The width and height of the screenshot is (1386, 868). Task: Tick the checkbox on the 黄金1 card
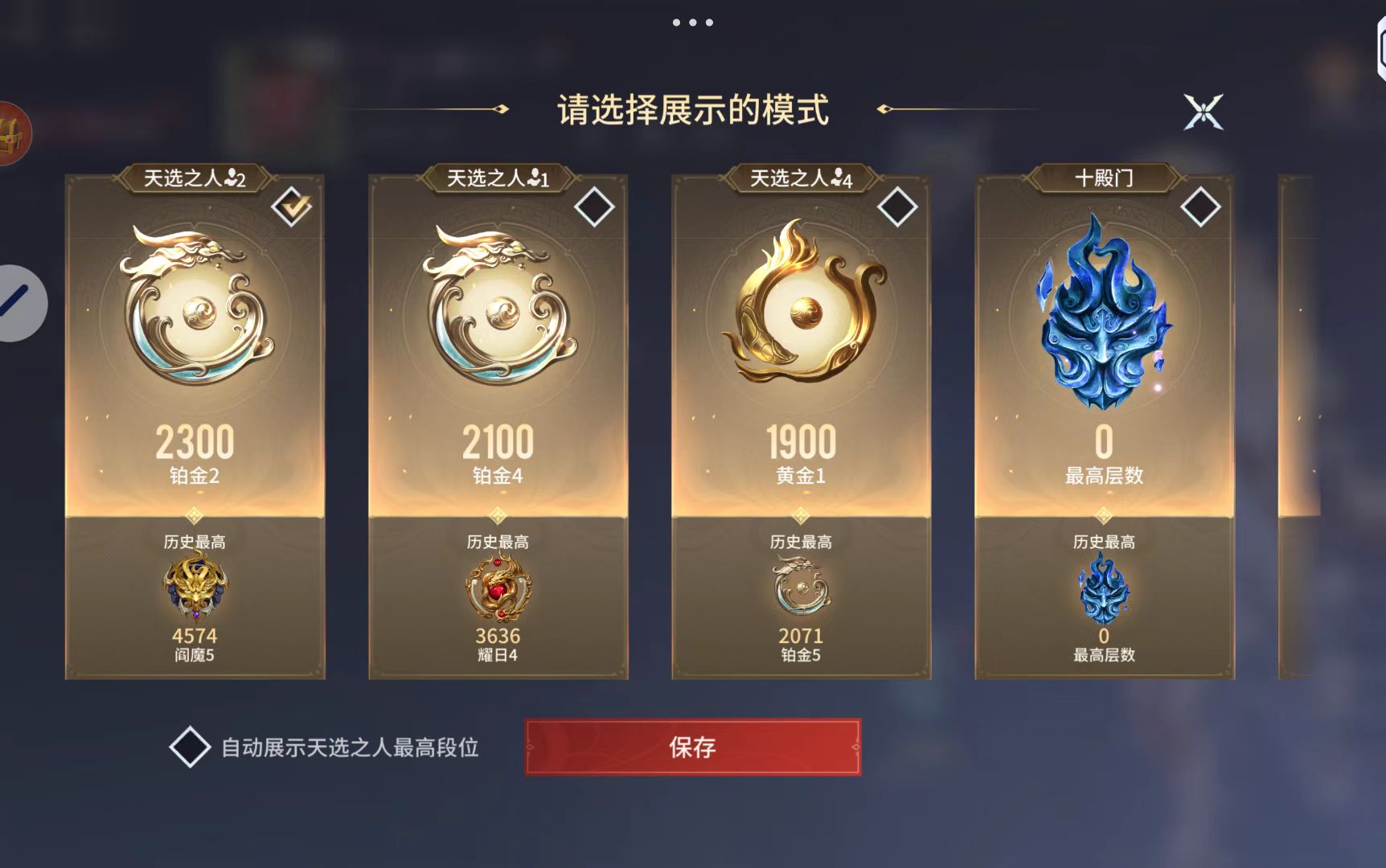click(897, 207)
